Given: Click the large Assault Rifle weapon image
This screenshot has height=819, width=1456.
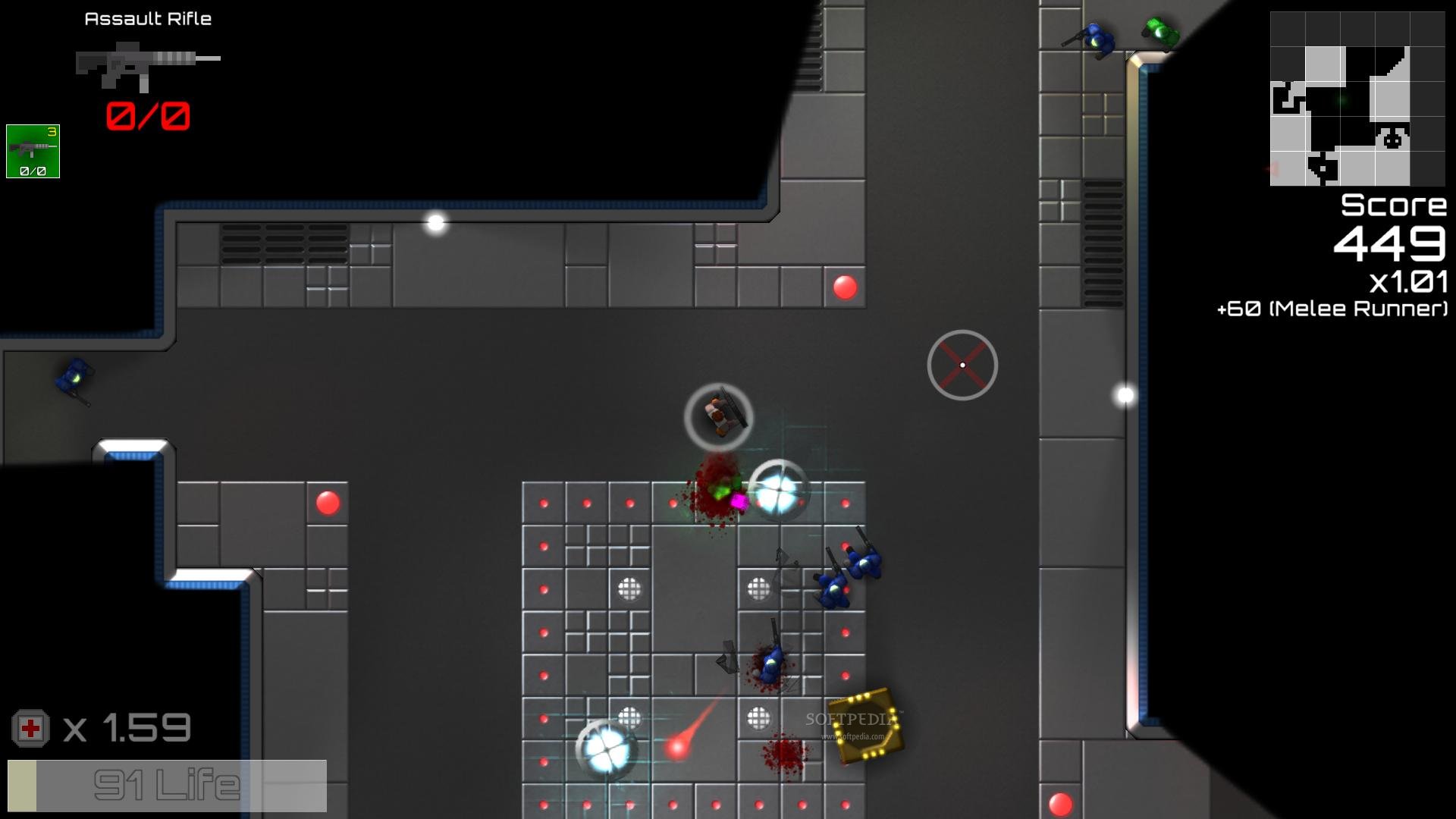Looking at the screenshot, I should point(147,64).
